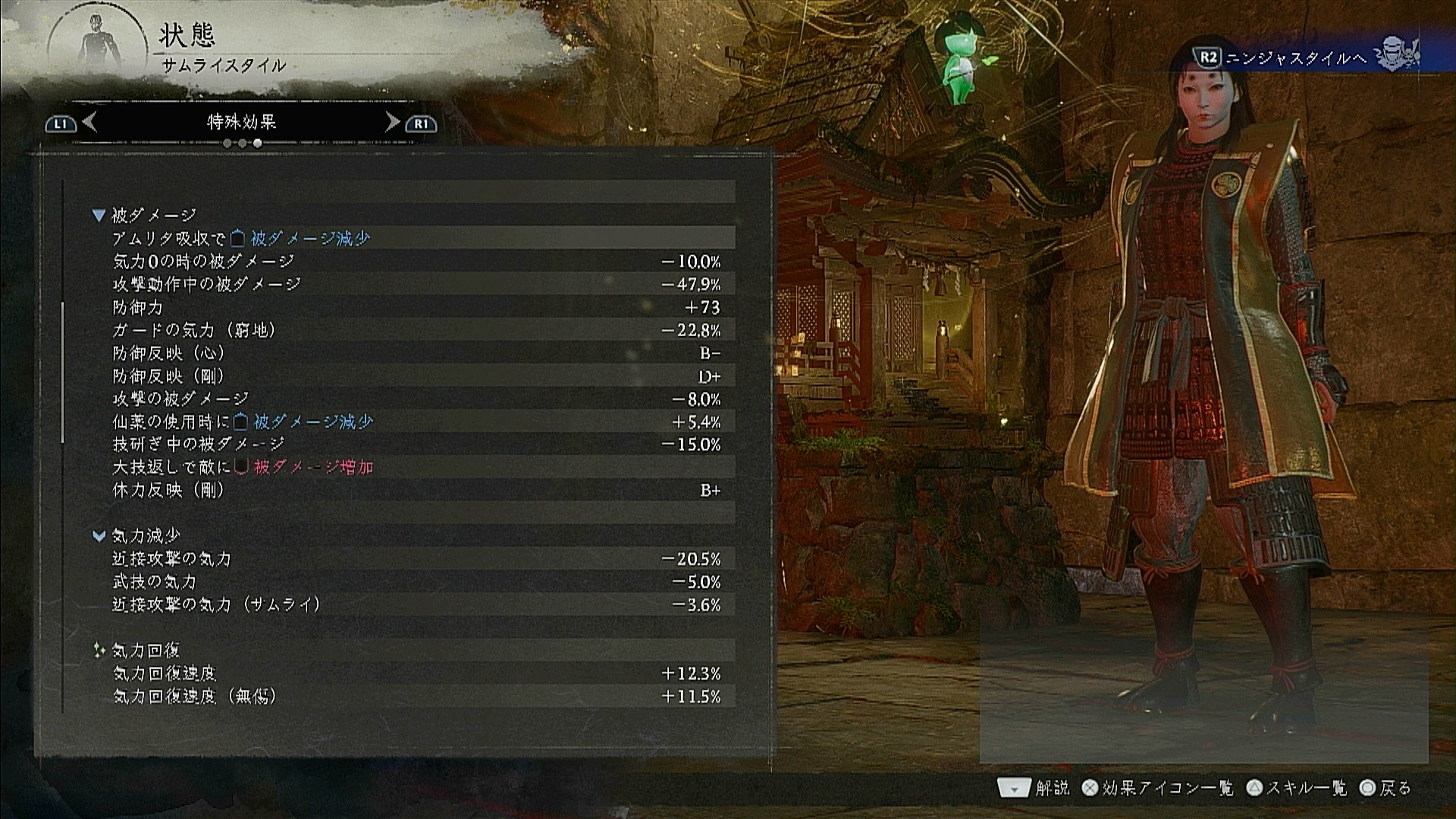This screenshot has width=1456, height=819.
Task: Go to the next status page arrow
Action: click(x=392, y=122)
